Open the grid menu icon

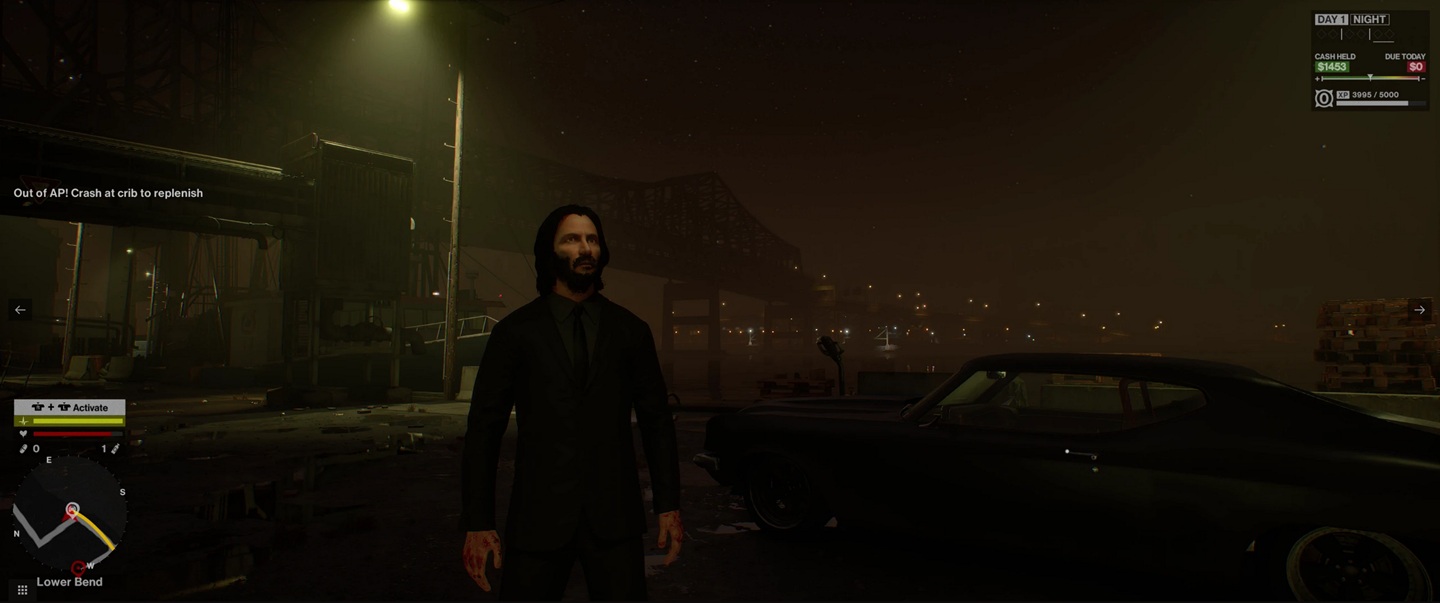tap(22, 590)
